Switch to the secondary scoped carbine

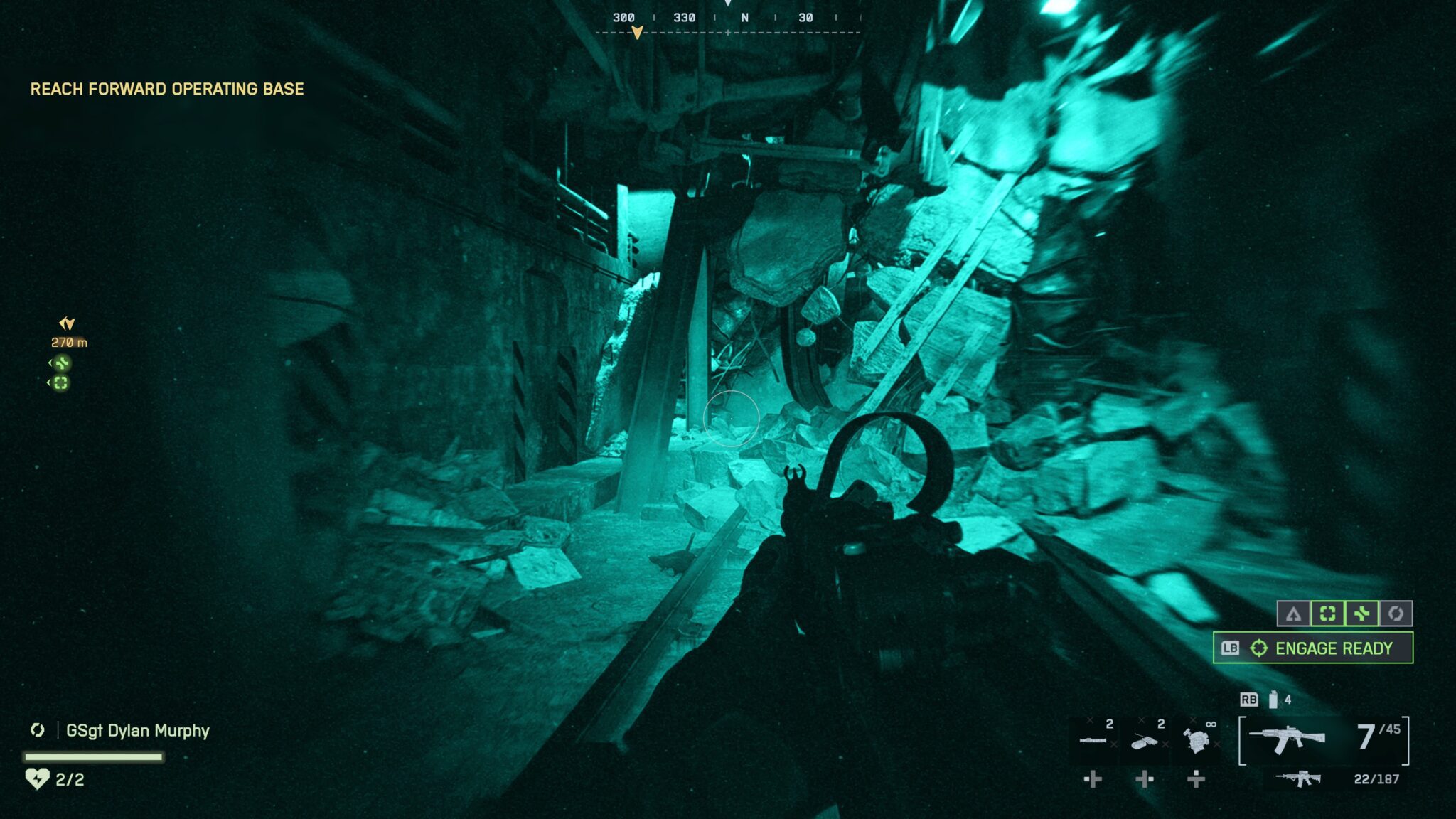[x=1298, y=778]
